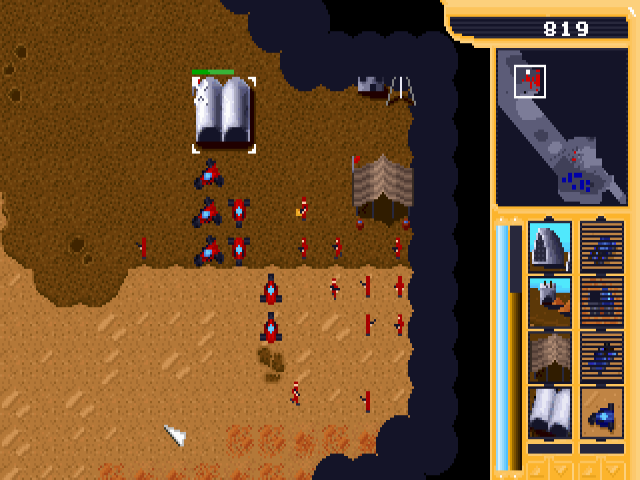Image resolution: width=640 pixels, height=480 pixels.
Task: Pick the white twin-silo build icon
Action: [549, 412]
